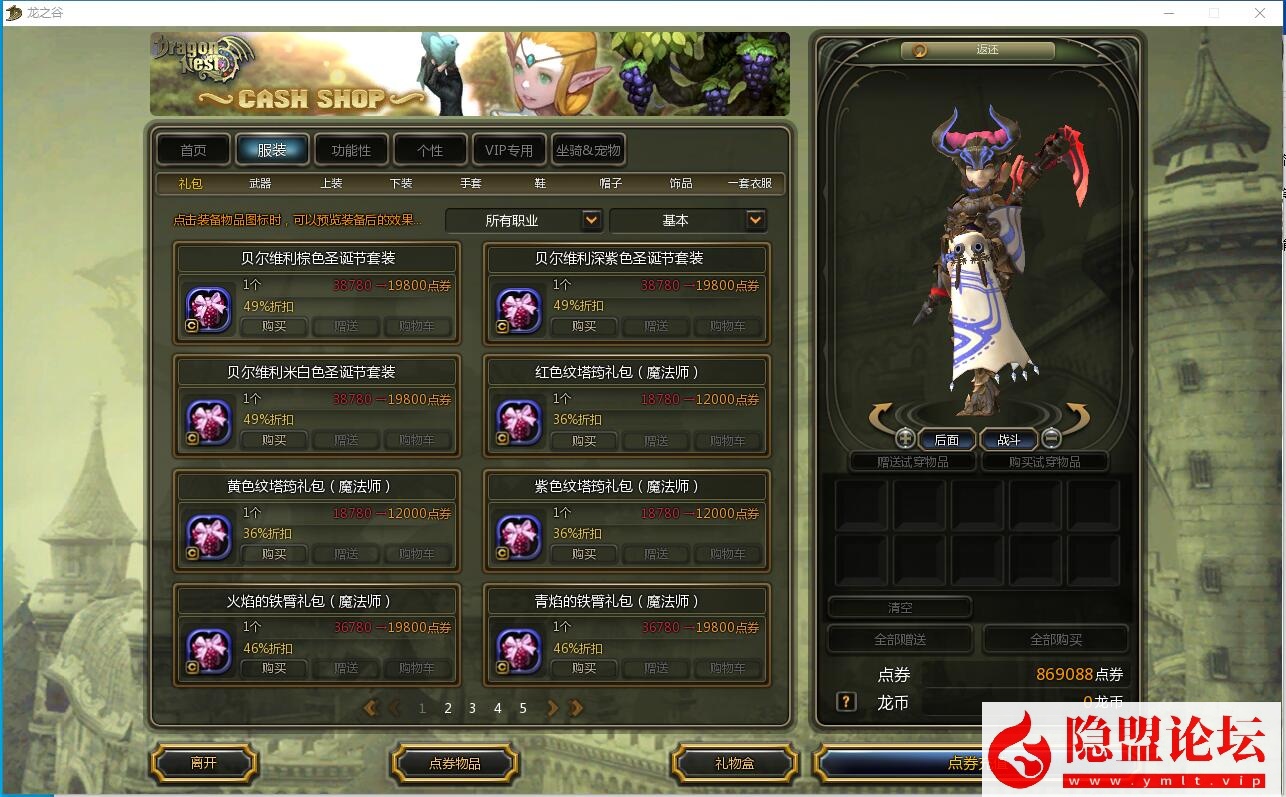Toggle 后面 to view character's back
The width and height of the screenshot is (1286, 797).
pyautogui.click(x=946, y=439)
